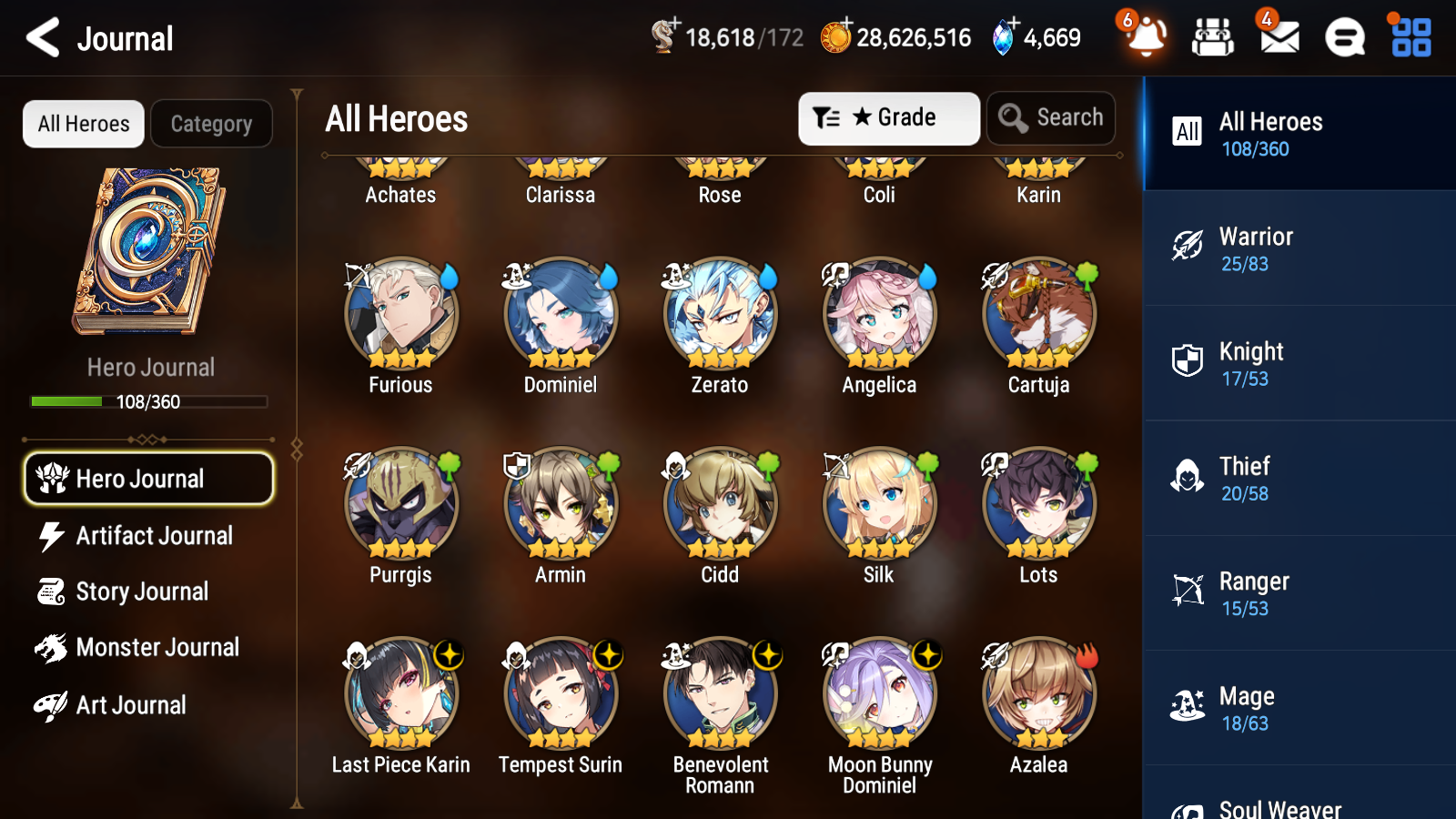This screenshot has width=1456, height=819.
Task: Switch to the Category tab
Action: (x=212, y=124)
